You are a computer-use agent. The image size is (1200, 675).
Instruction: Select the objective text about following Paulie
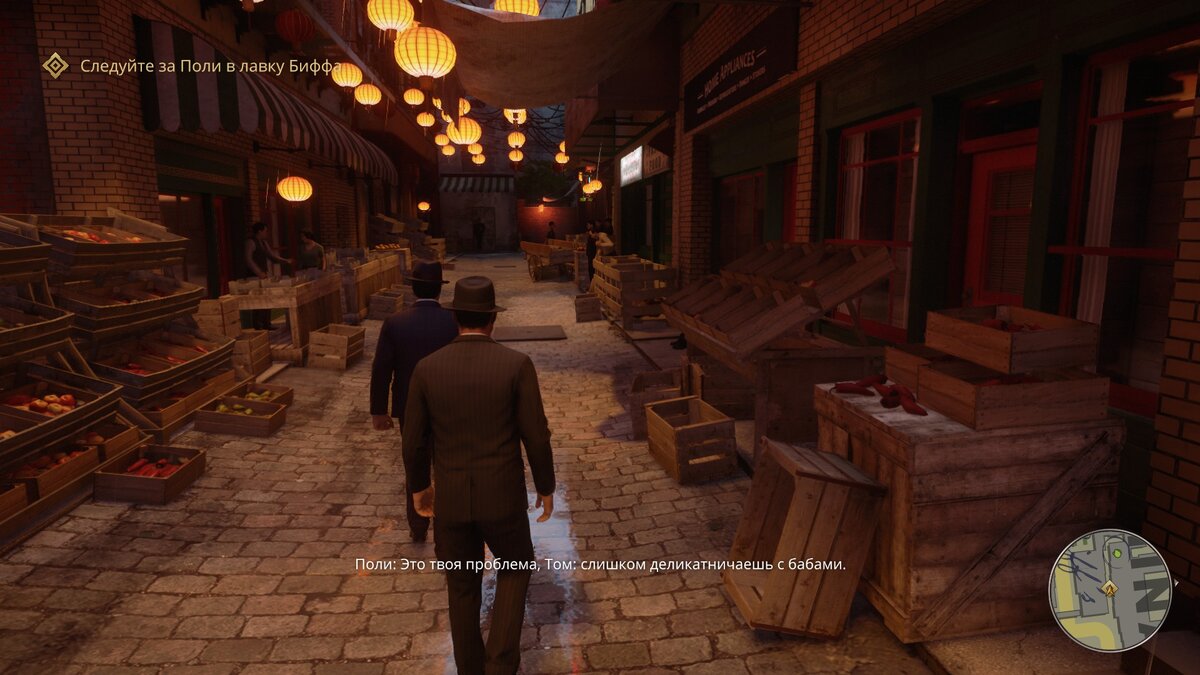point(211,67)
